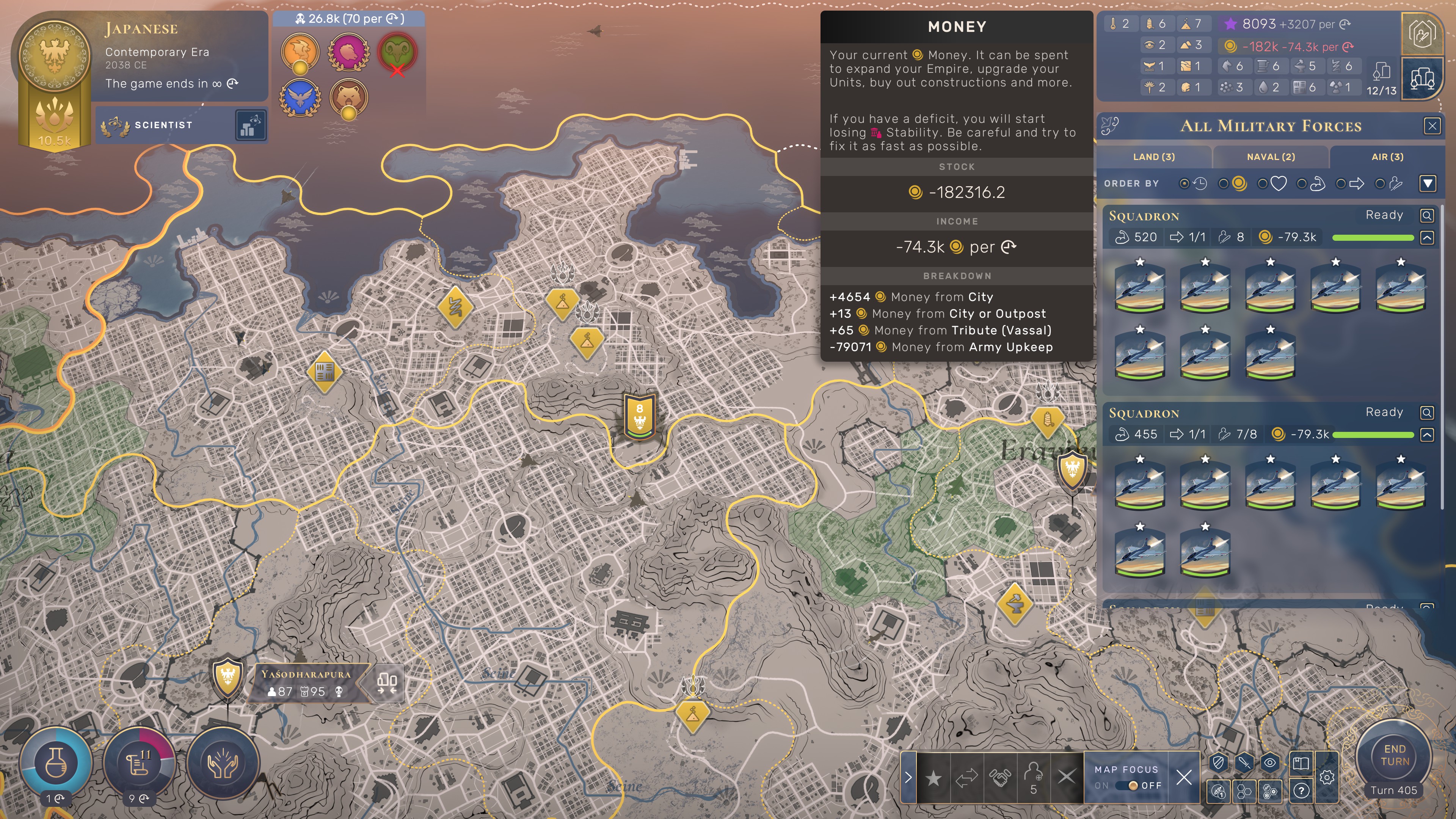The width and height of the screenshot is (1456, 819).
Task: Open the encyclopedia book icon
Action: (1301, 763)
